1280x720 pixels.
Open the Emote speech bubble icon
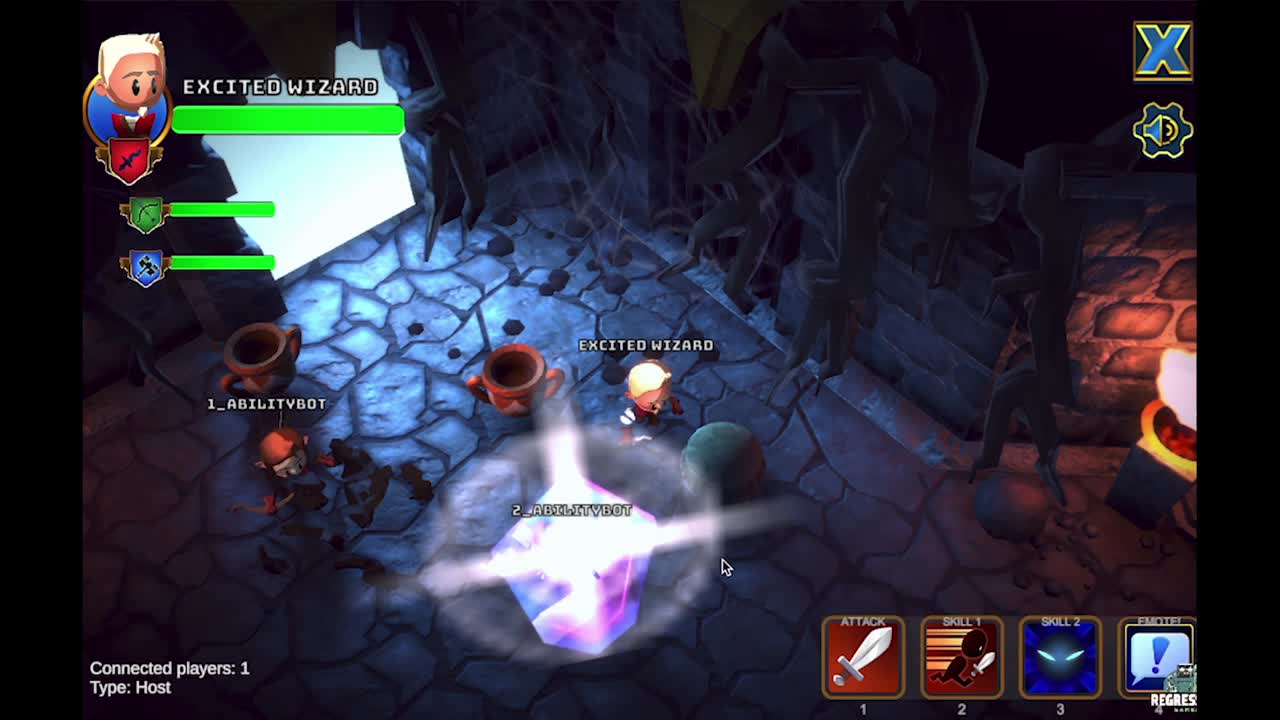[1159, 658]
